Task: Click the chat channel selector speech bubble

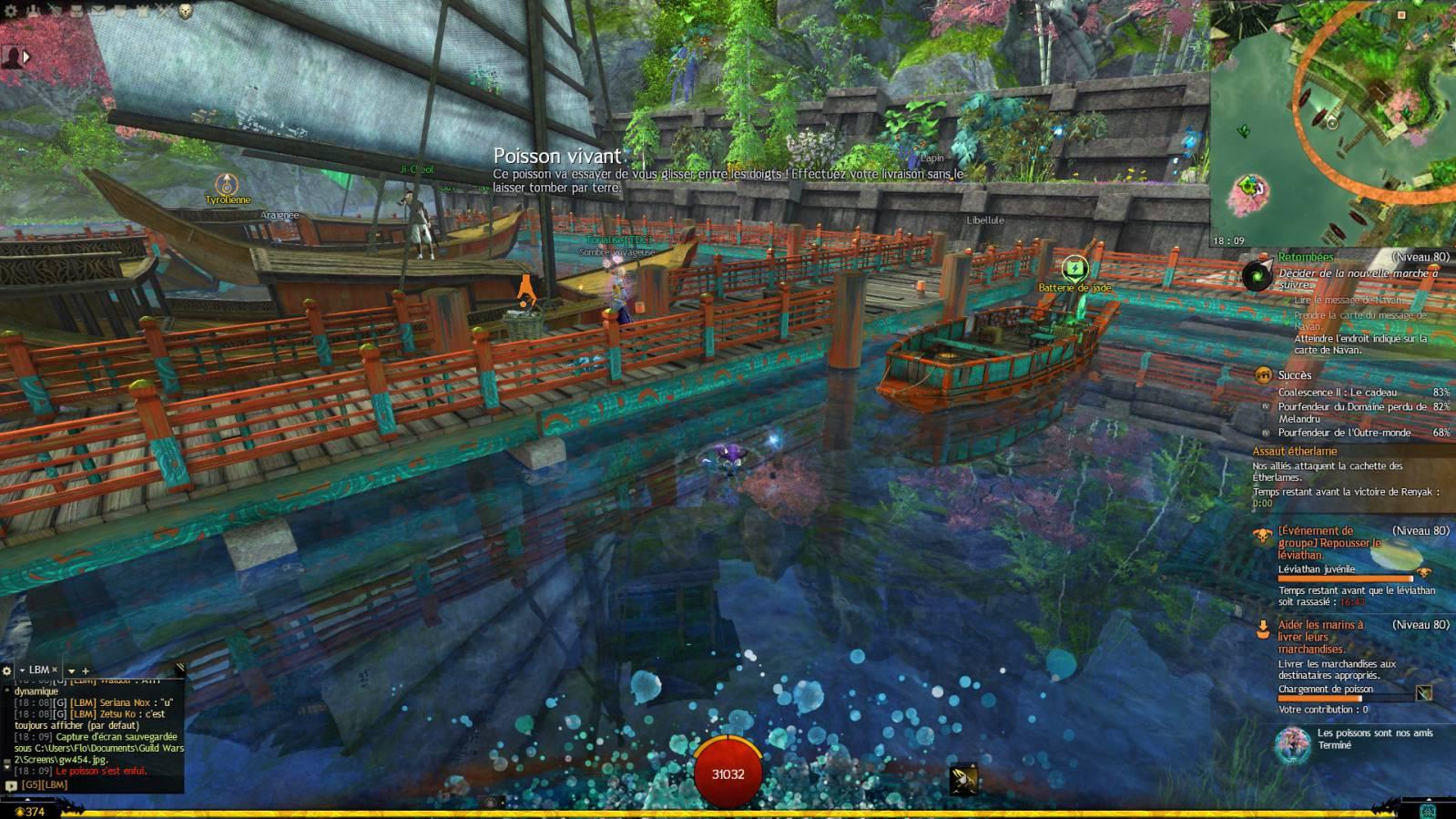Action: pos(11,785)
